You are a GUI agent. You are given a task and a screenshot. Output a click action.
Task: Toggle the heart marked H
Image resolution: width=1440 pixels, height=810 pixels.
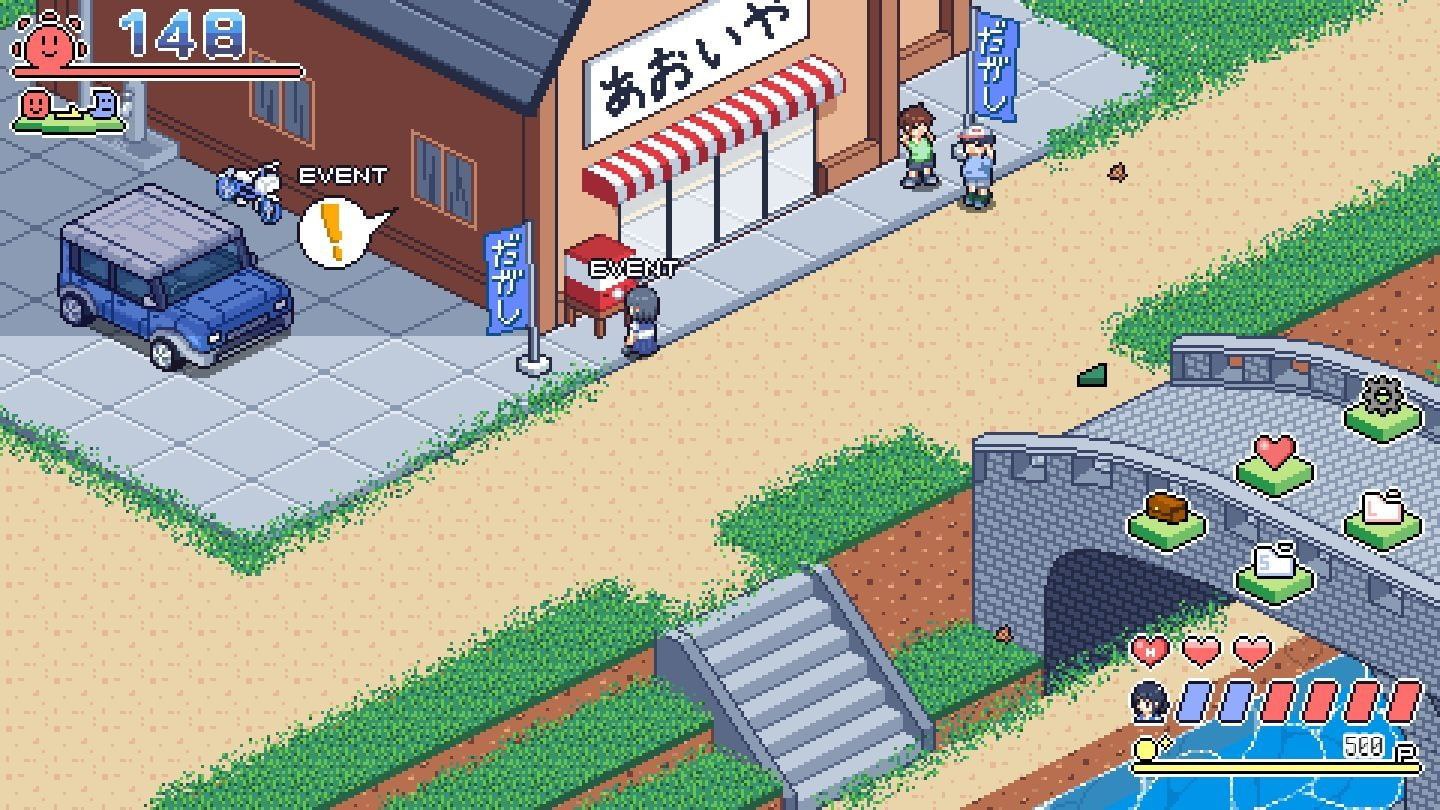tap(1151, 649)
